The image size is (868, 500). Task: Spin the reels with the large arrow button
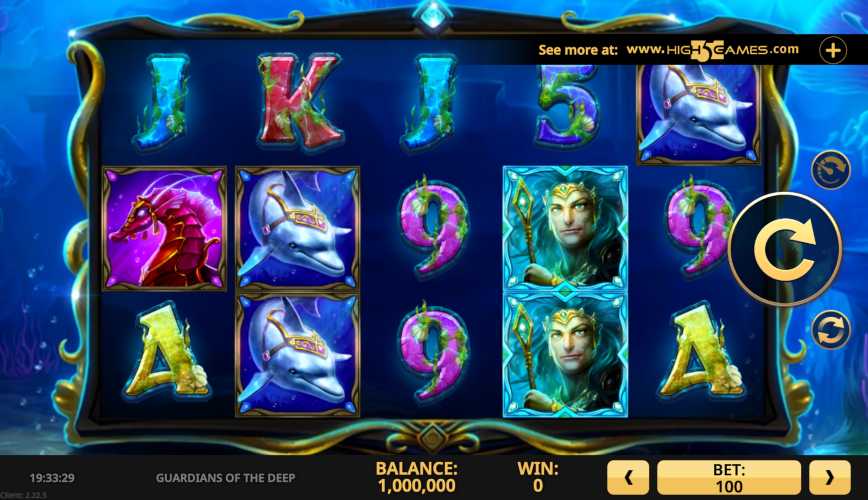[784, 249]
